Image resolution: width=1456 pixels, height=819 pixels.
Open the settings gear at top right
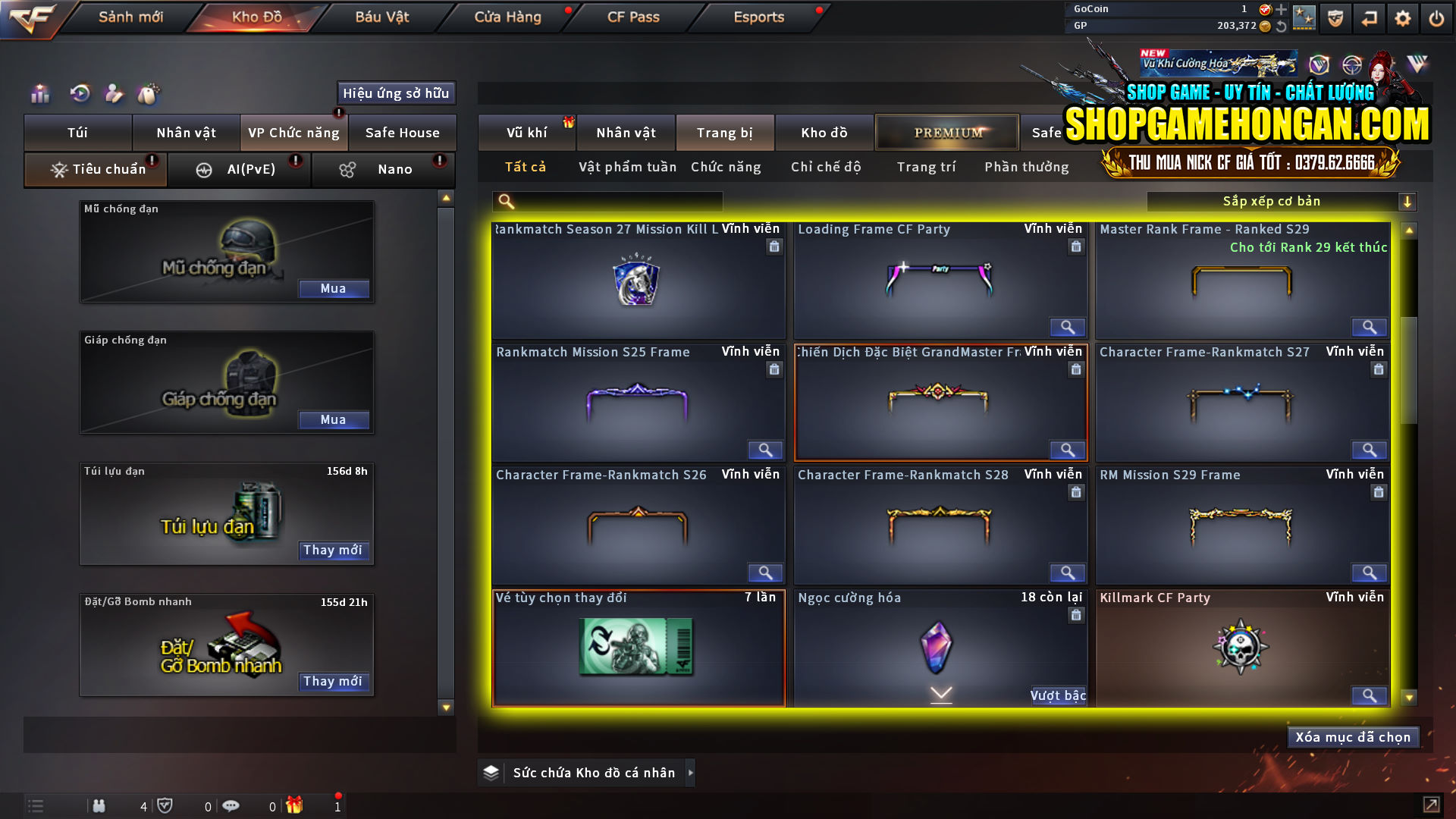coord(1404,18)
